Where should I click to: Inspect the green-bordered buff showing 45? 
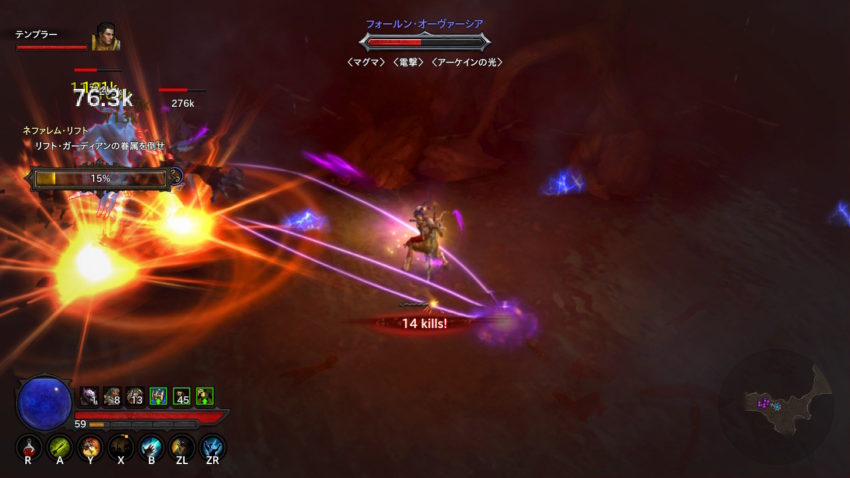(x=181, y=396)
